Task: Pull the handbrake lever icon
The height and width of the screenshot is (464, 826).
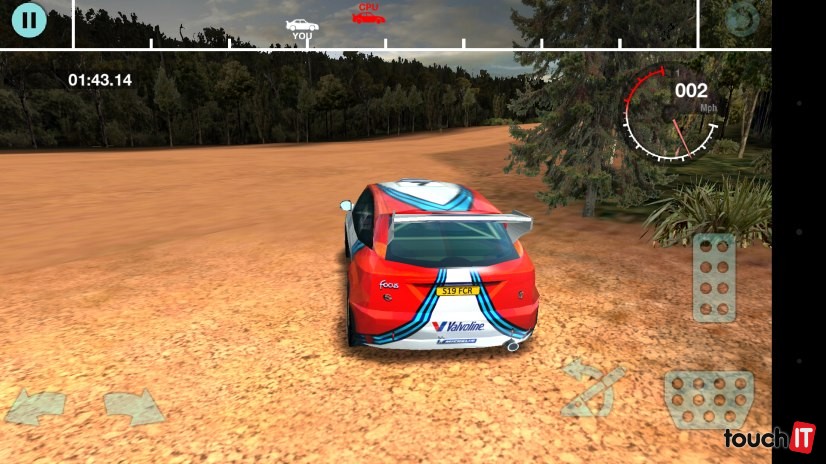Action: 591,389
